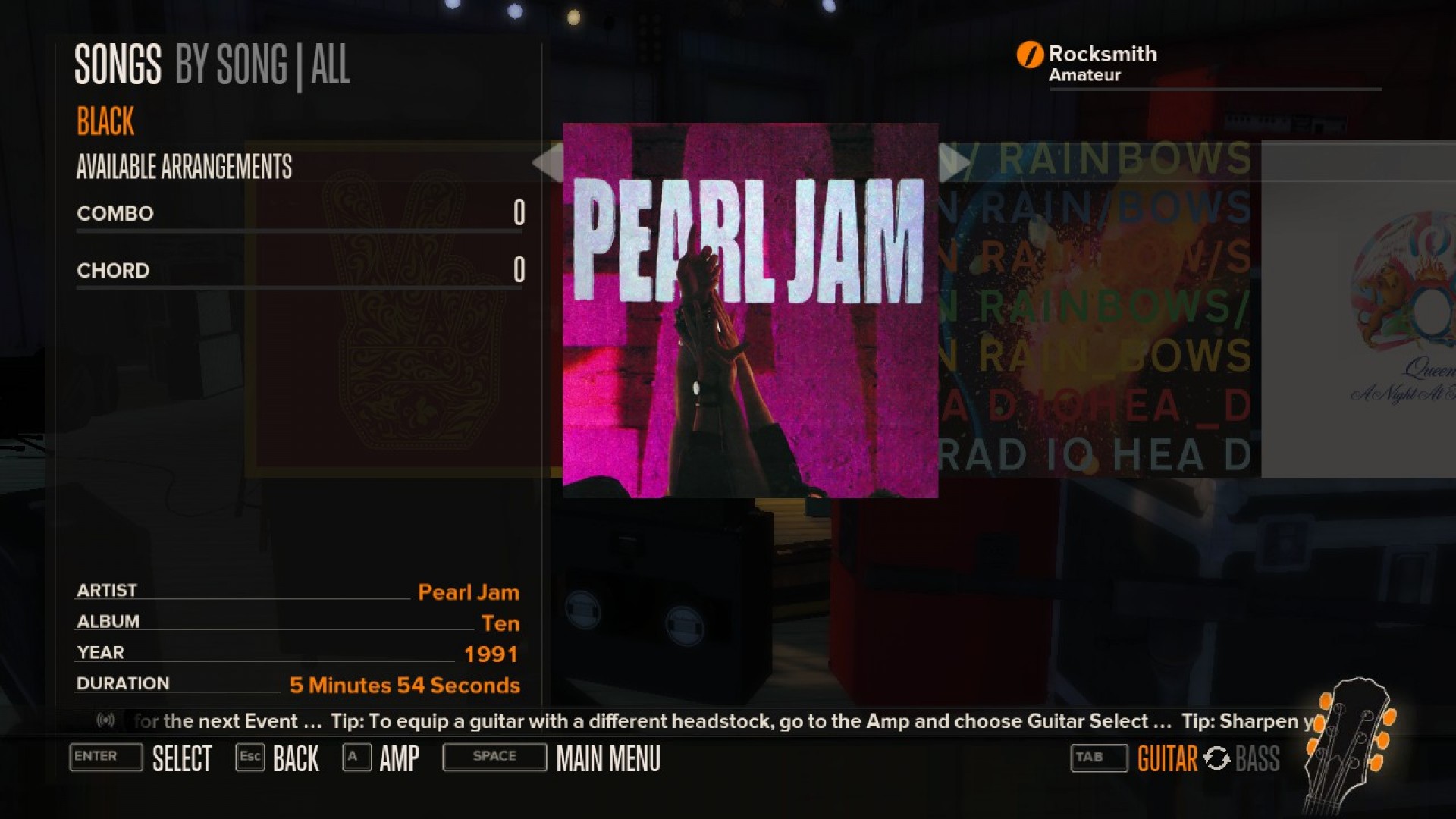Switch to the ALL filter

coord(332,65)
